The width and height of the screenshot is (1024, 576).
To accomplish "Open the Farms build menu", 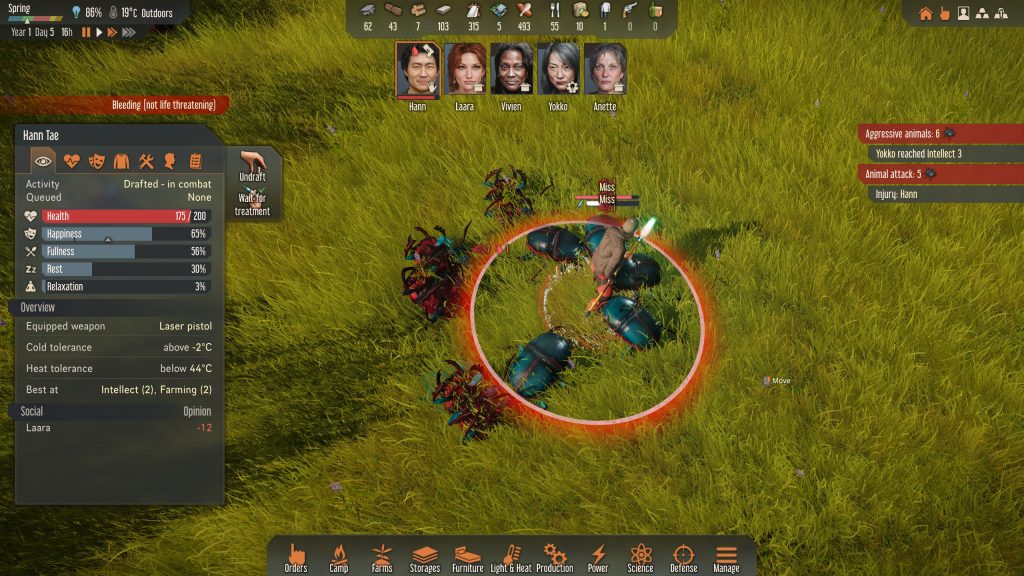I will coord(382,557).
